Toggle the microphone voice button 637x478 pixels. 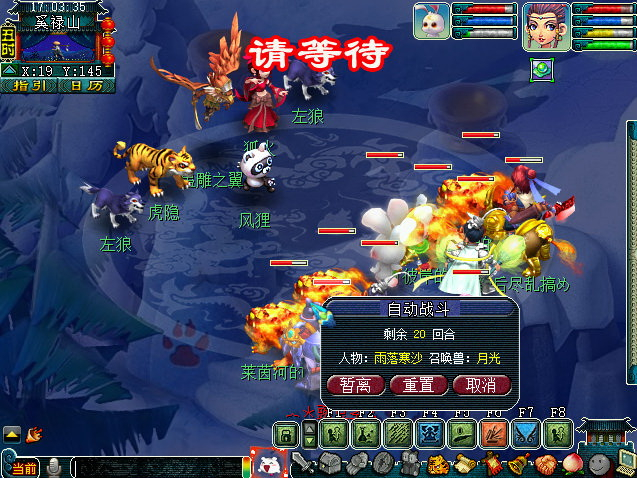(x=56, y=467)
